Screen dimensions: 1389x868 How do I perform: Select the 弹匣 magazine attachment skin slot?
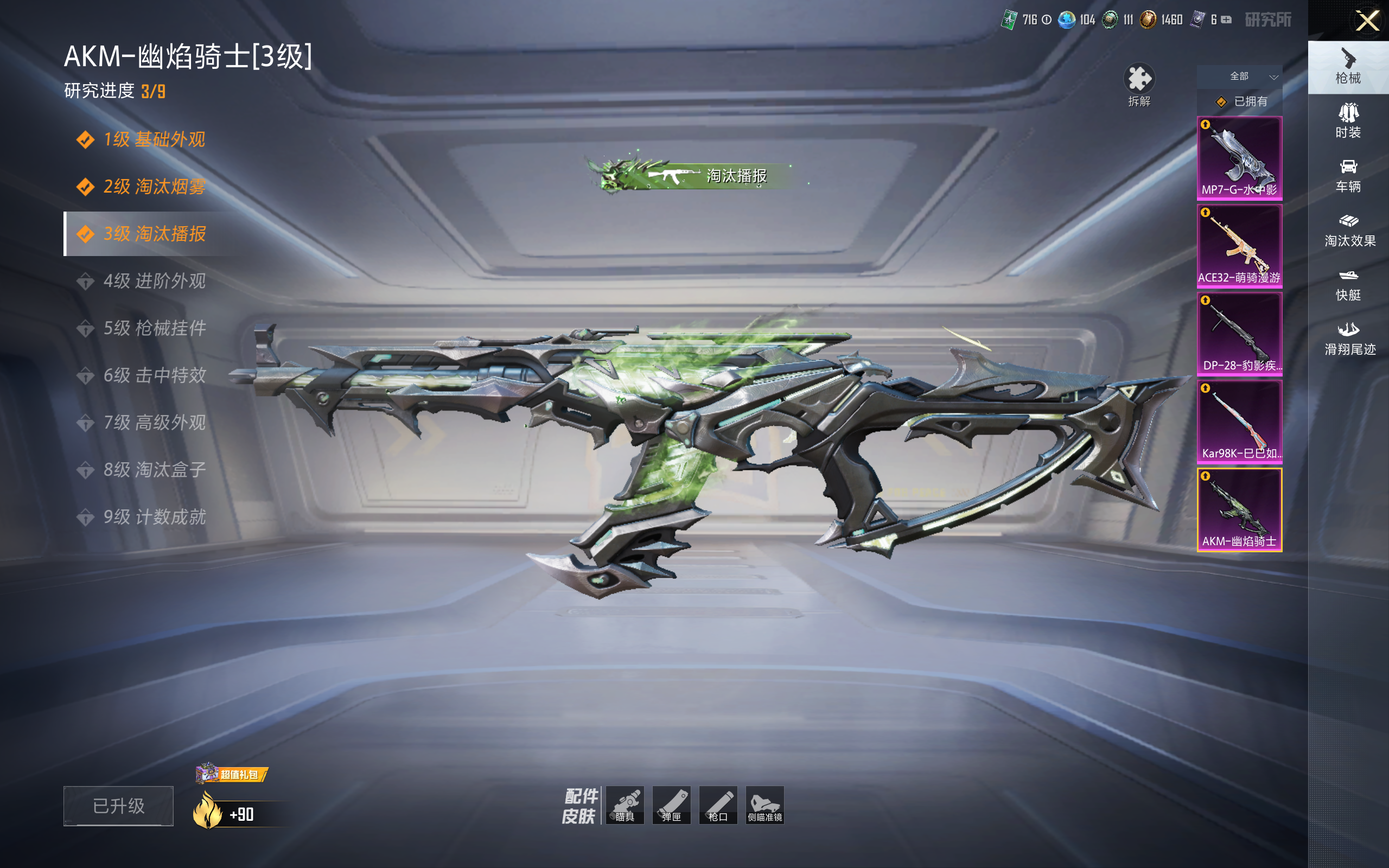click(x=672, y=805)
